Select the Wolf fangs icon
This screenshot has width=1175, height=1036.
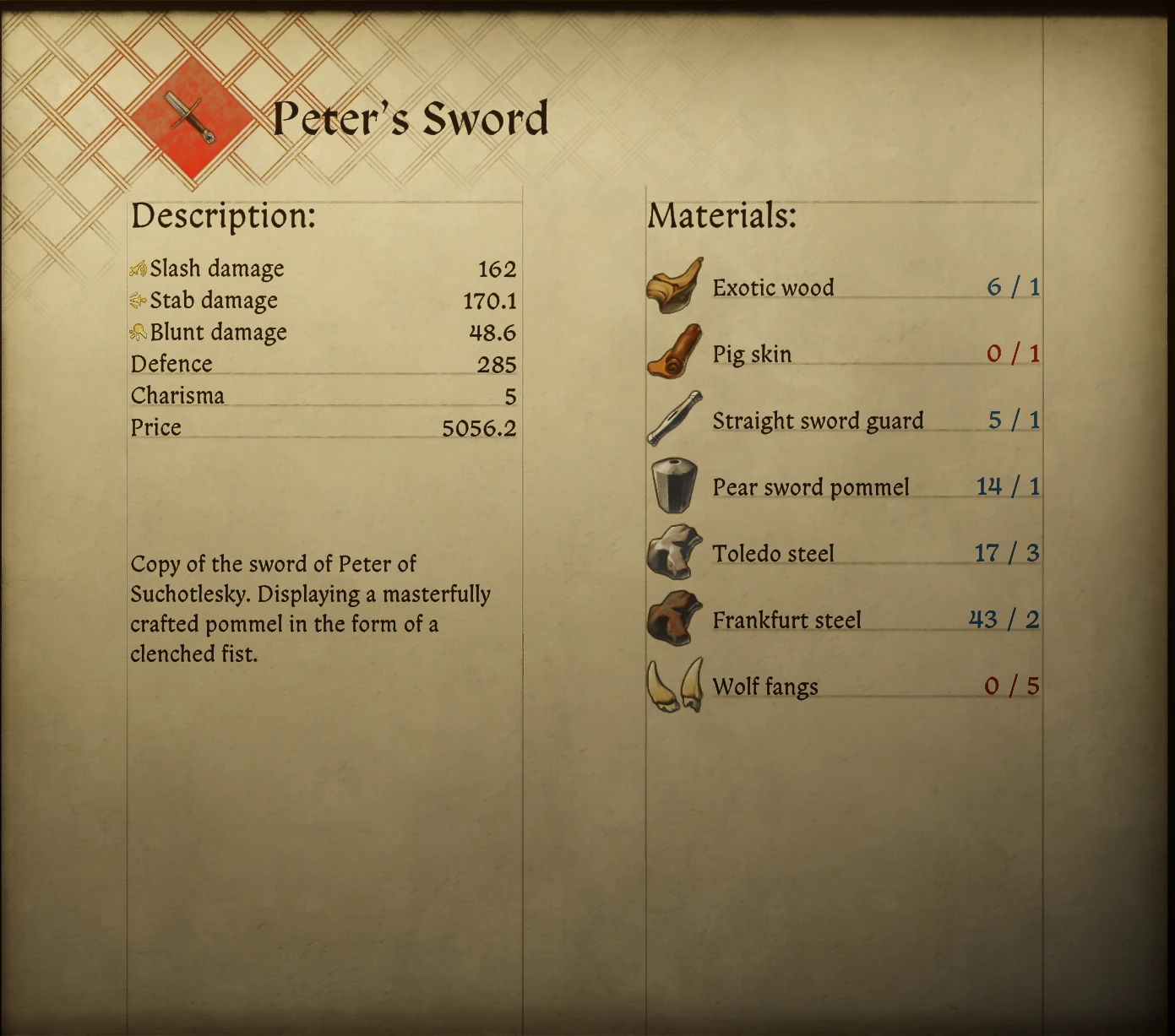click(x=674, y=686)
